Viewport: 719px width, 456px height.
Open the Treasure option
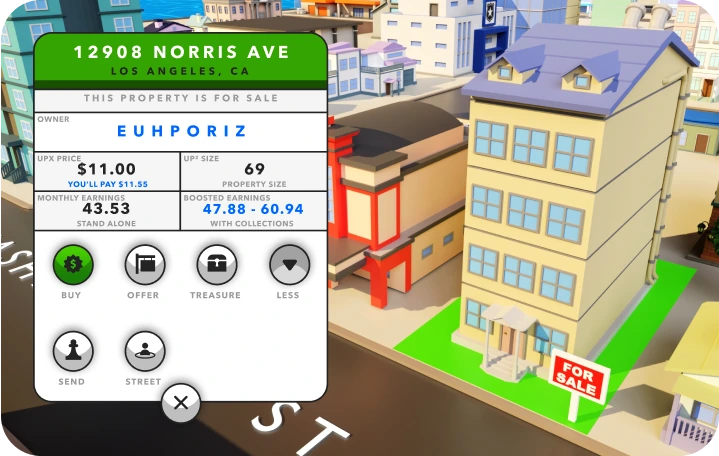coord(216,265)
